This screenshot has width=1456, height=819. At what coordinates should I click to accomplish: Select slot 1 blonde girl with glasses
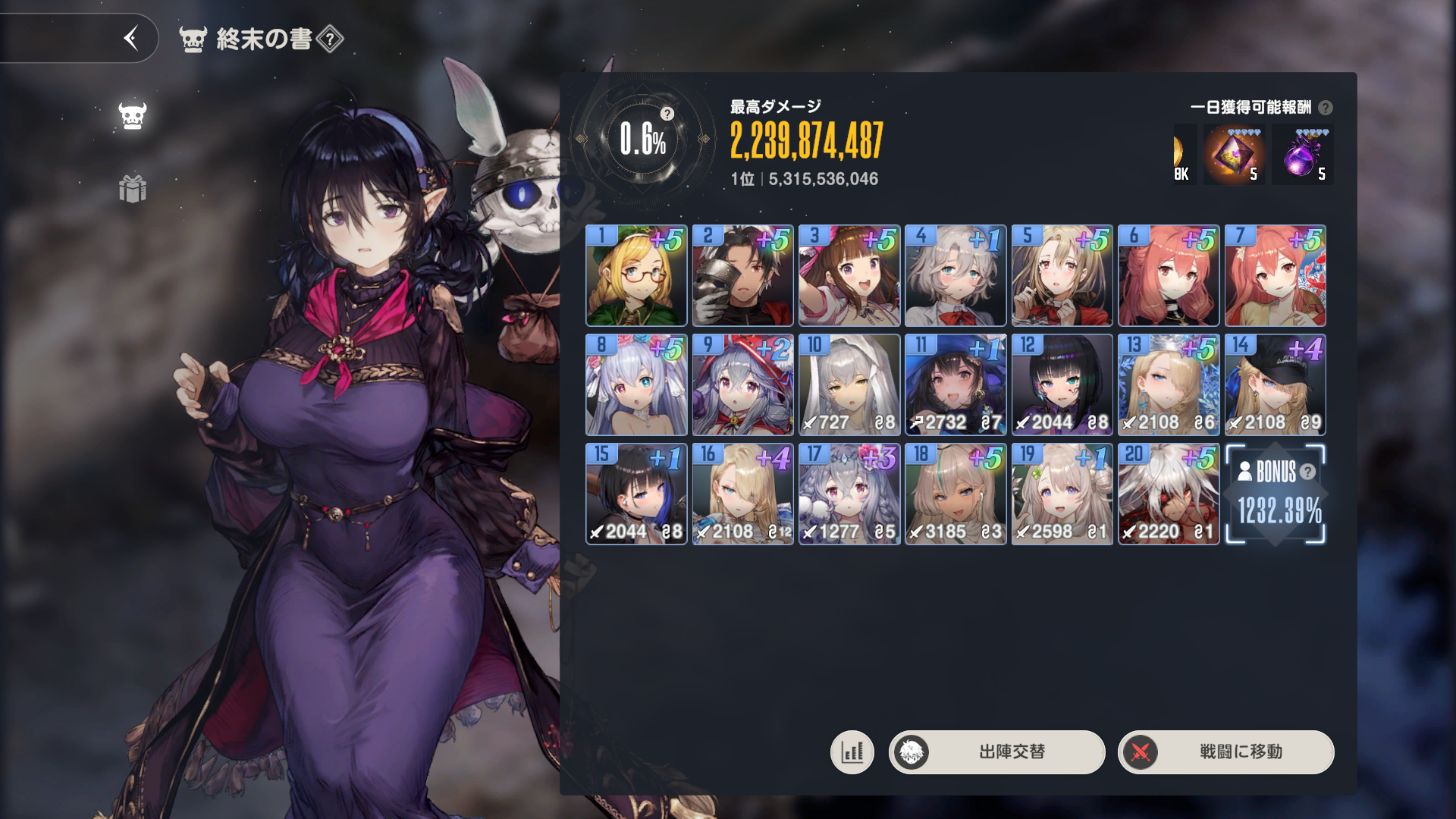coord(636,275)
